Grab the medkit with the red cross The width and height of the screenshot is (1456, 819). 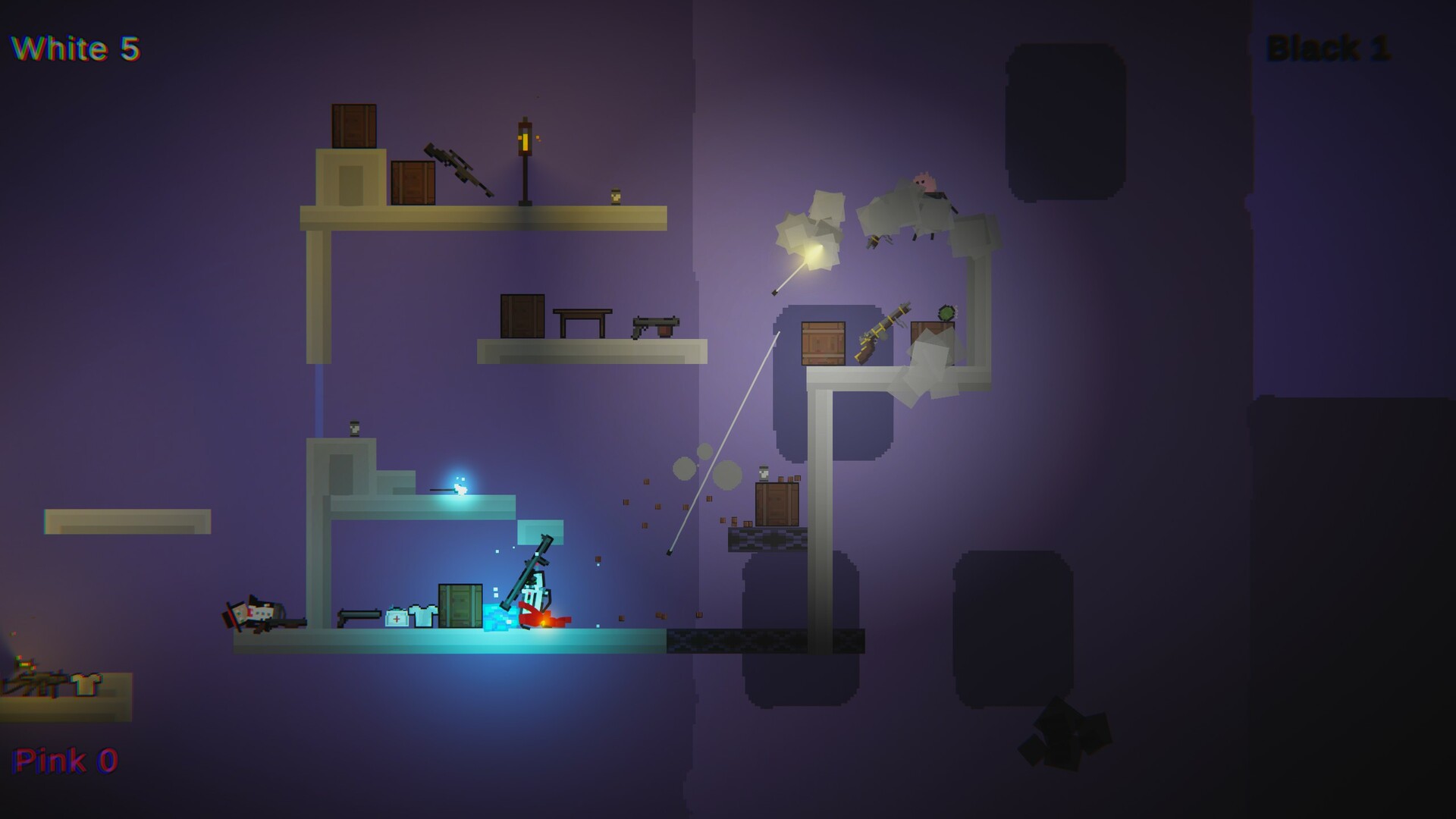tap(397, 618)
